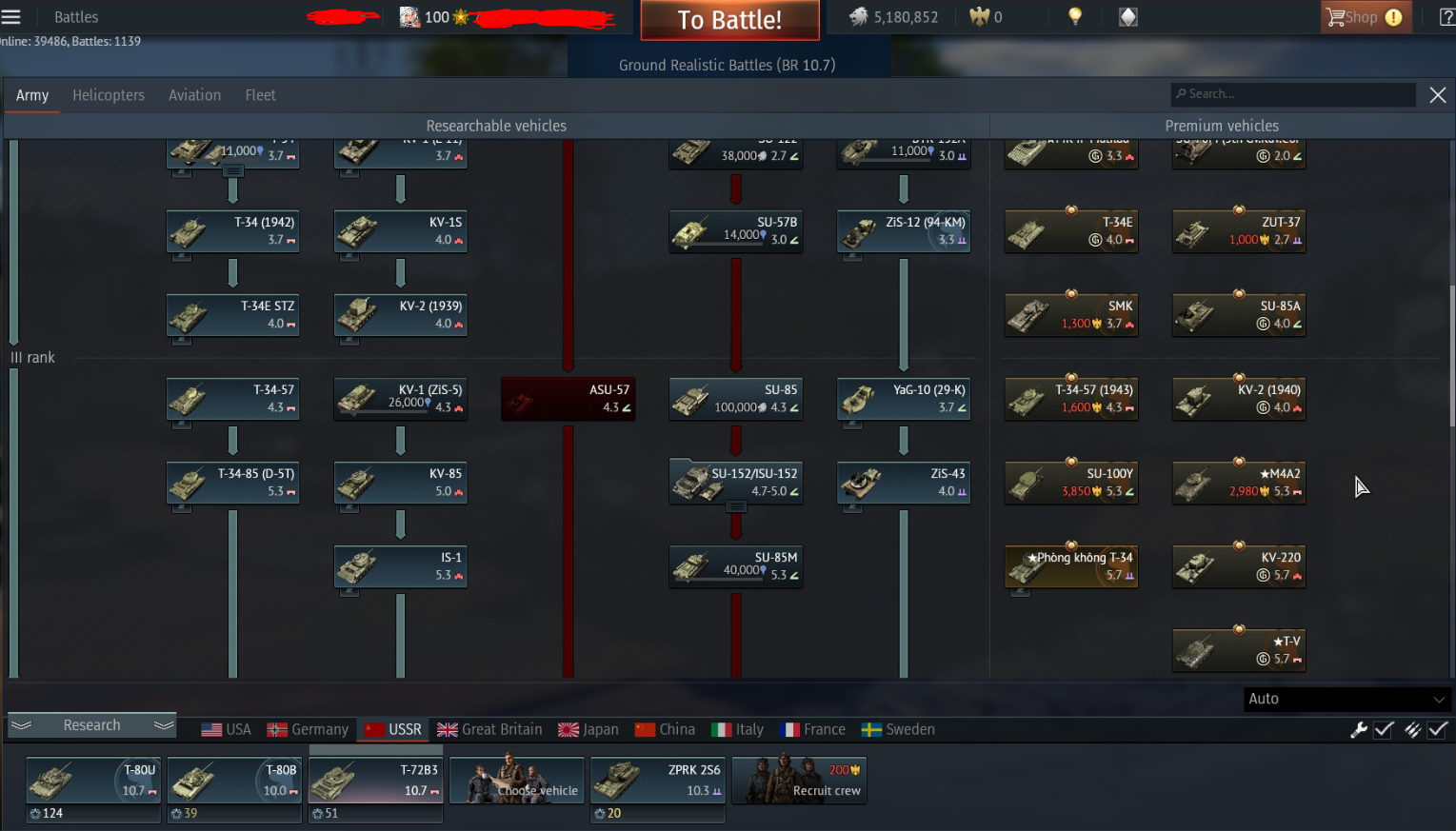The width and height of the screenshot is (1456, 831).
Task: Enable automatic repair checkbox next to the wrench
Action: pyautogui.click(x=1383, y=730)
